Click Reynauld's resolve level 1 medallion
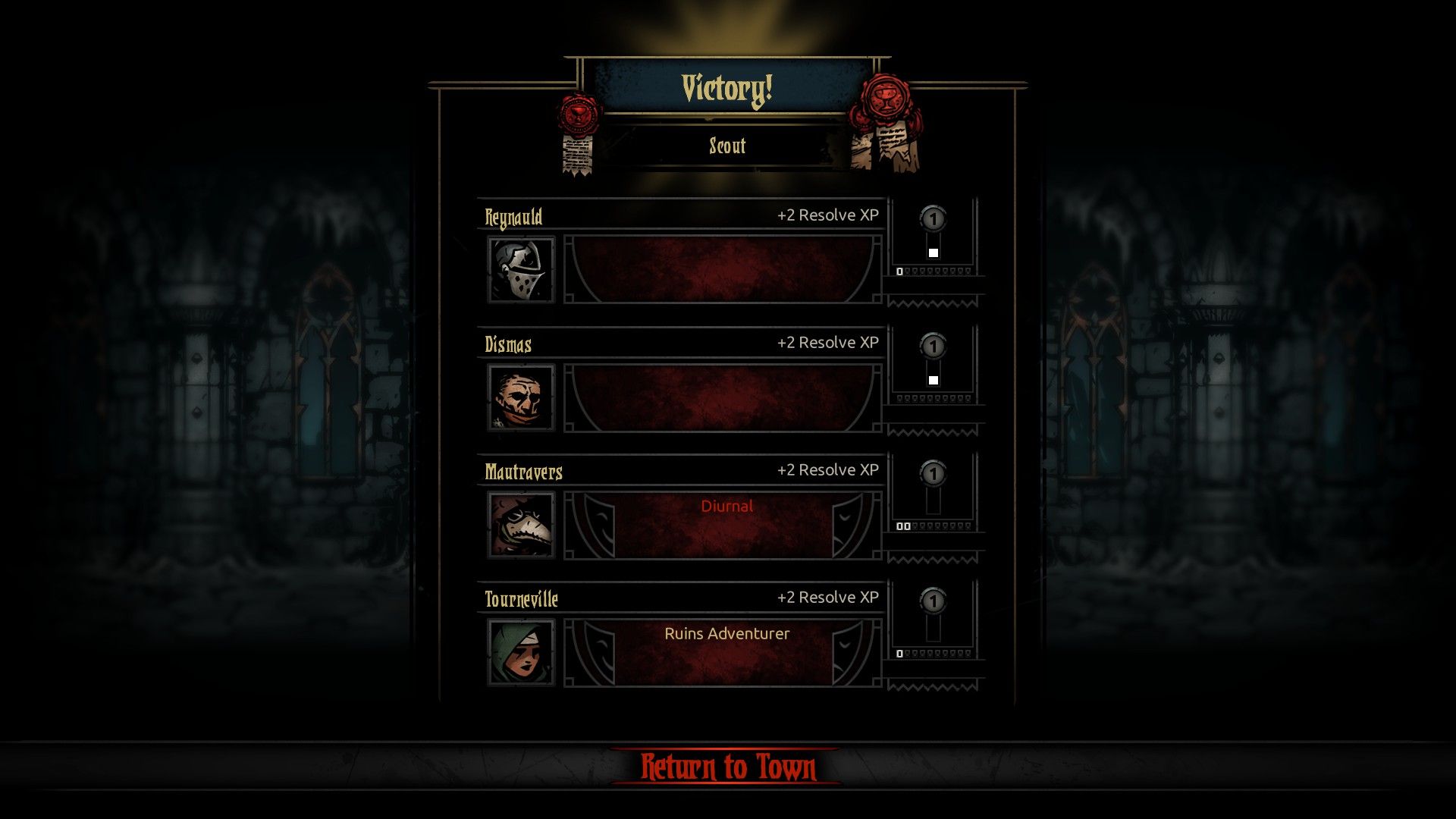 pos(934,218)
